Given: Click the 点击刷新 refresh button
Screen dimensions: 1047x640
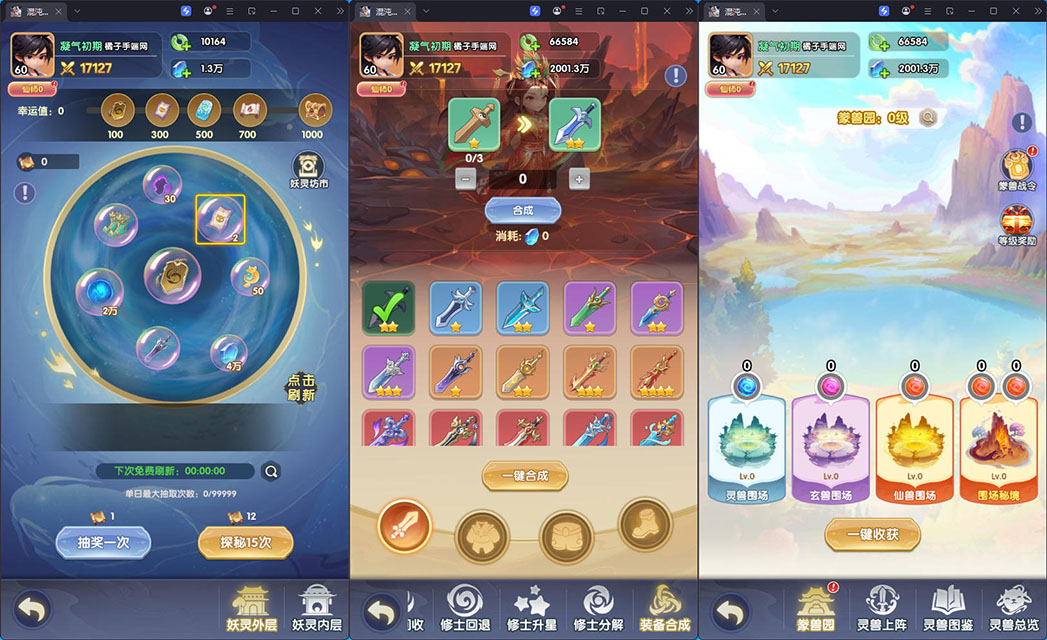Looking at the screenshot, I should 301,388.
